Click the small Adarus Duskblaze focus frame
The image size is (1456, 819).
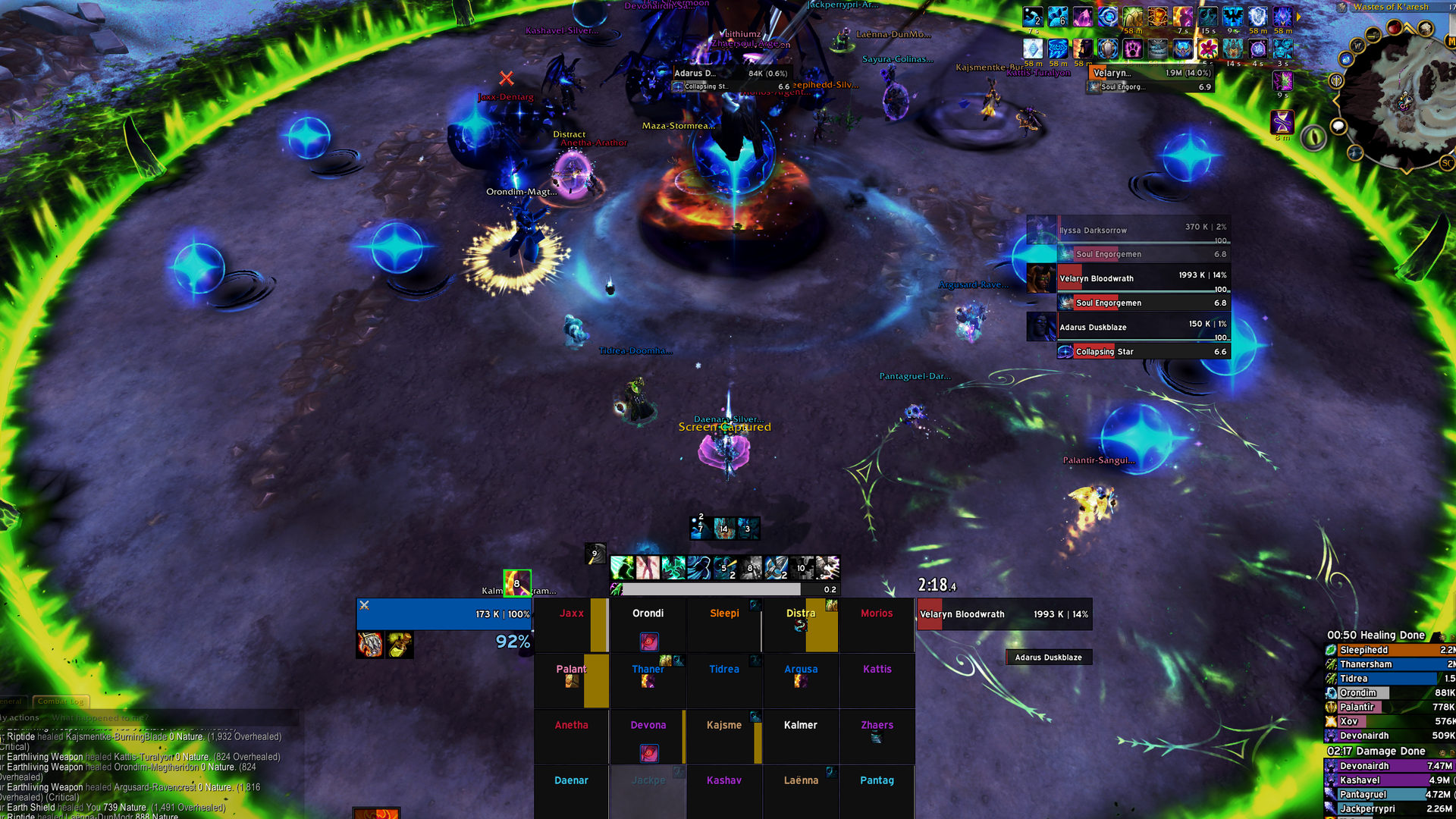pos(1048,657)
